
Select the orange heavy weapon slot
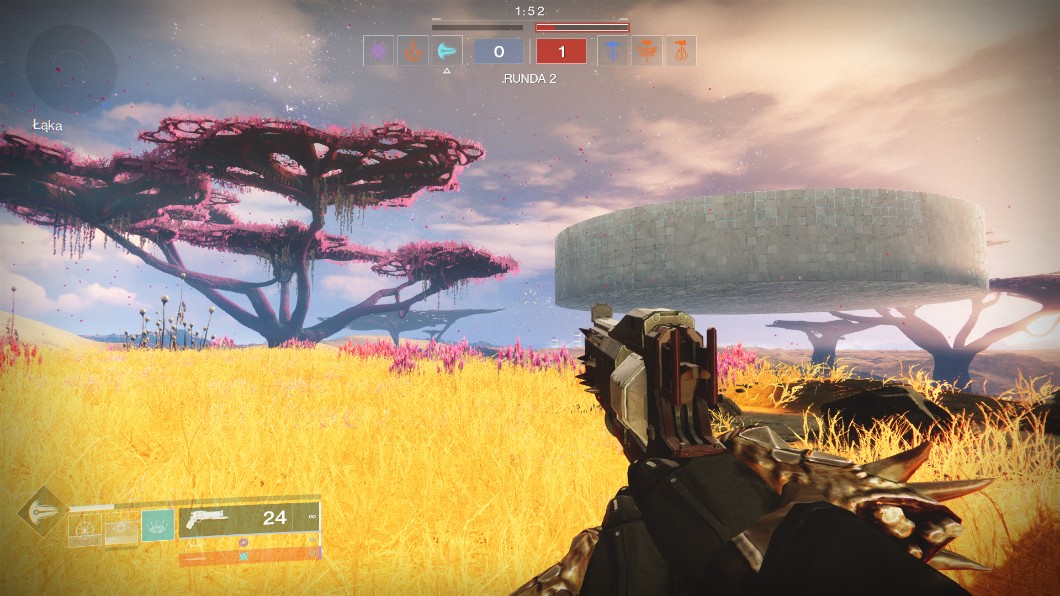(248, 554)
